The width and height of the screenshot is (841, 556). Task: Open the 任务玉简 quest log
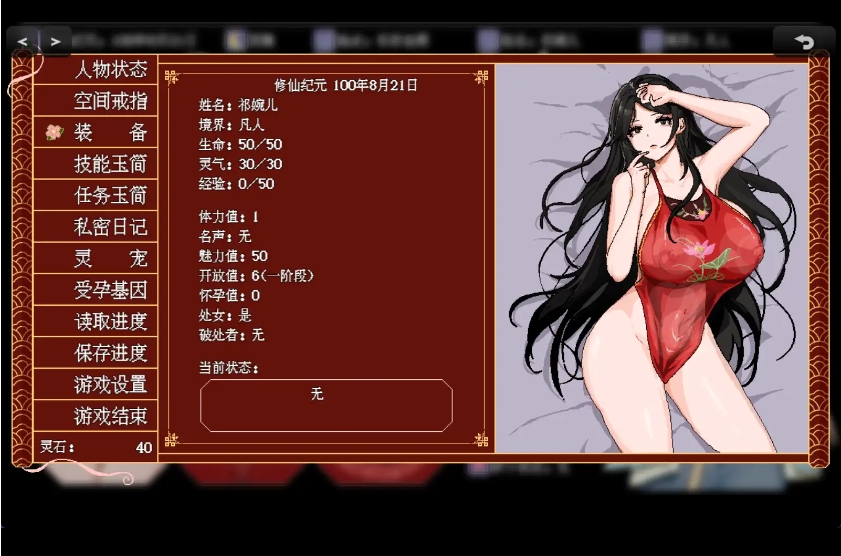click(x=110, y=196)
